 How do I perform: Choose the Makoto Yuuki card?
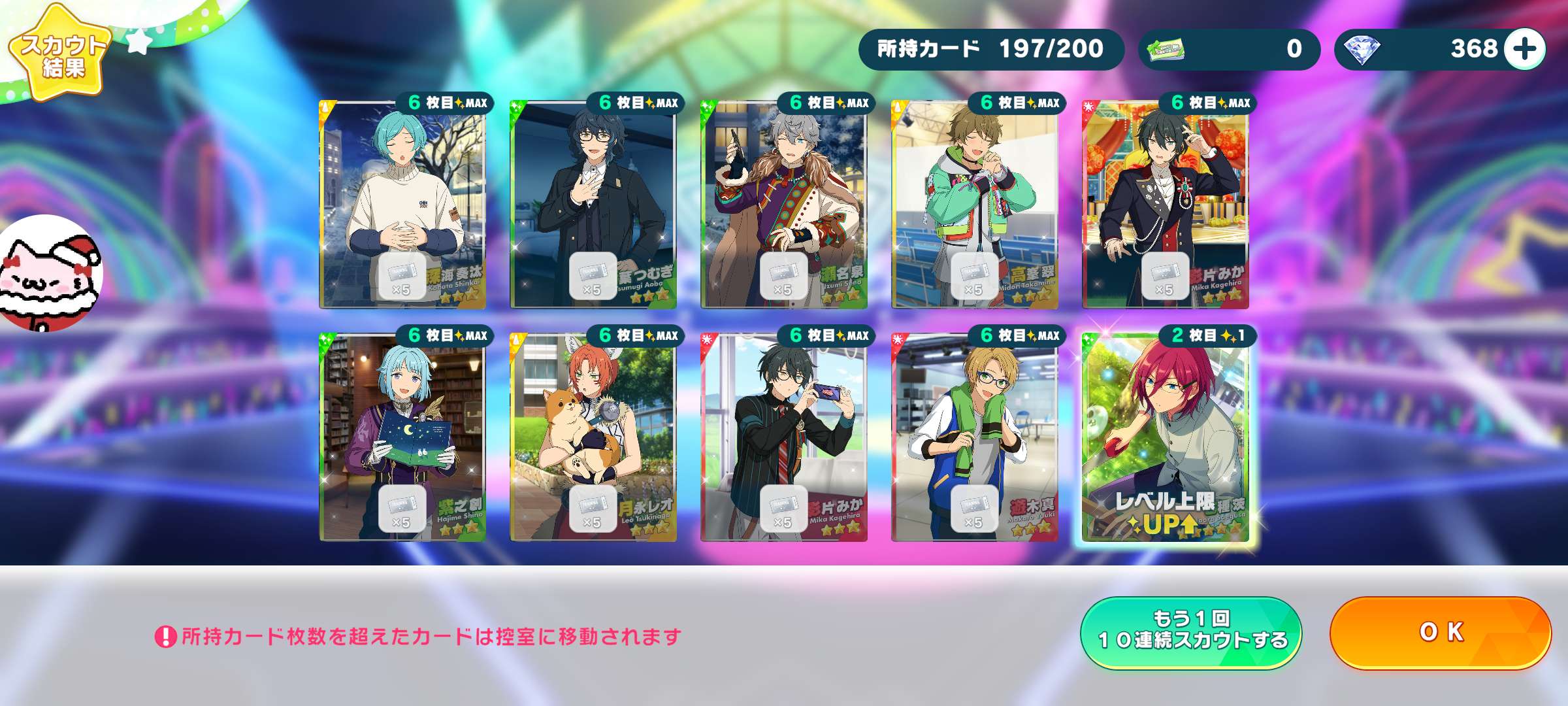pos(975,437)
